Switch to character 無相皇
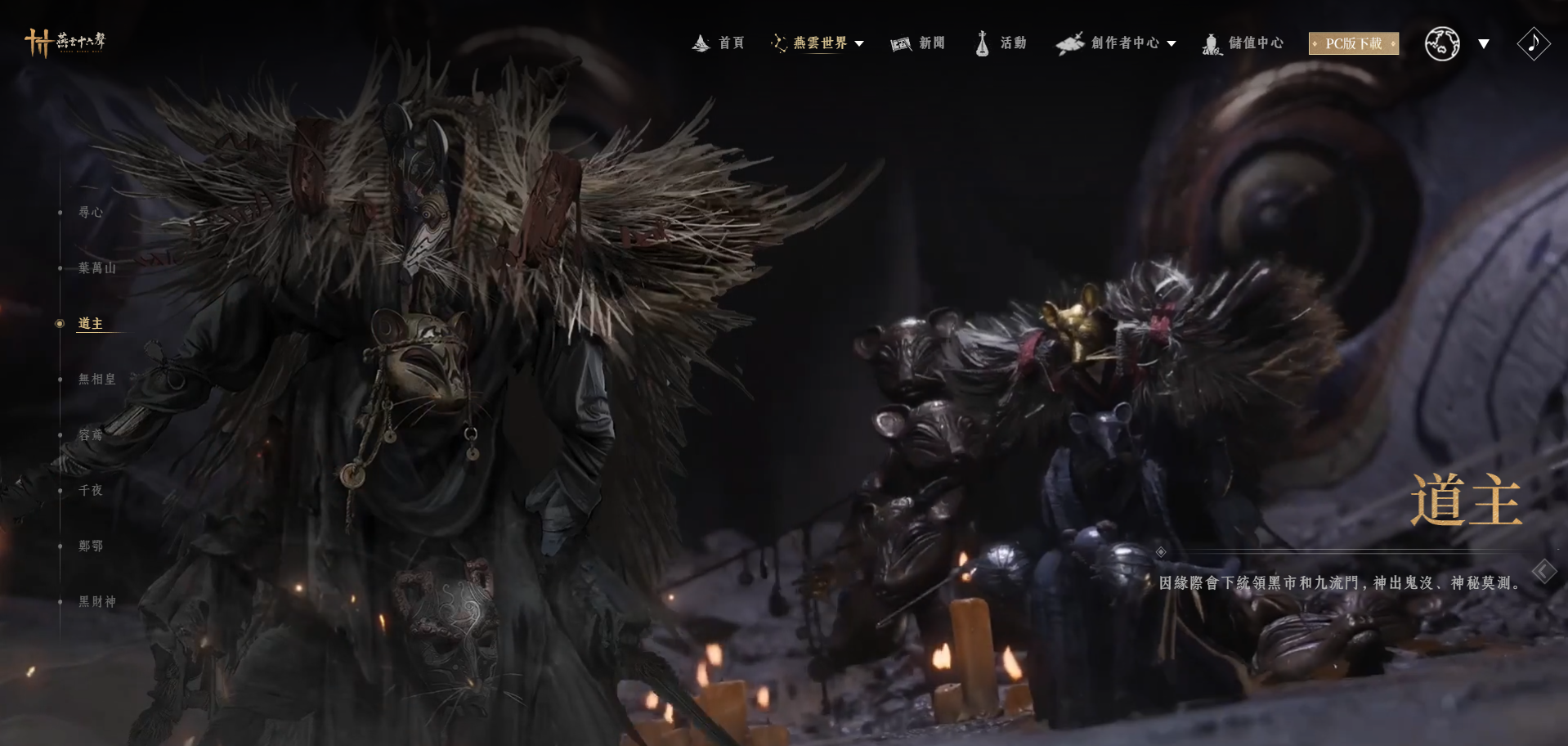This screenshot has height=746, width=1568. [97, 380]
